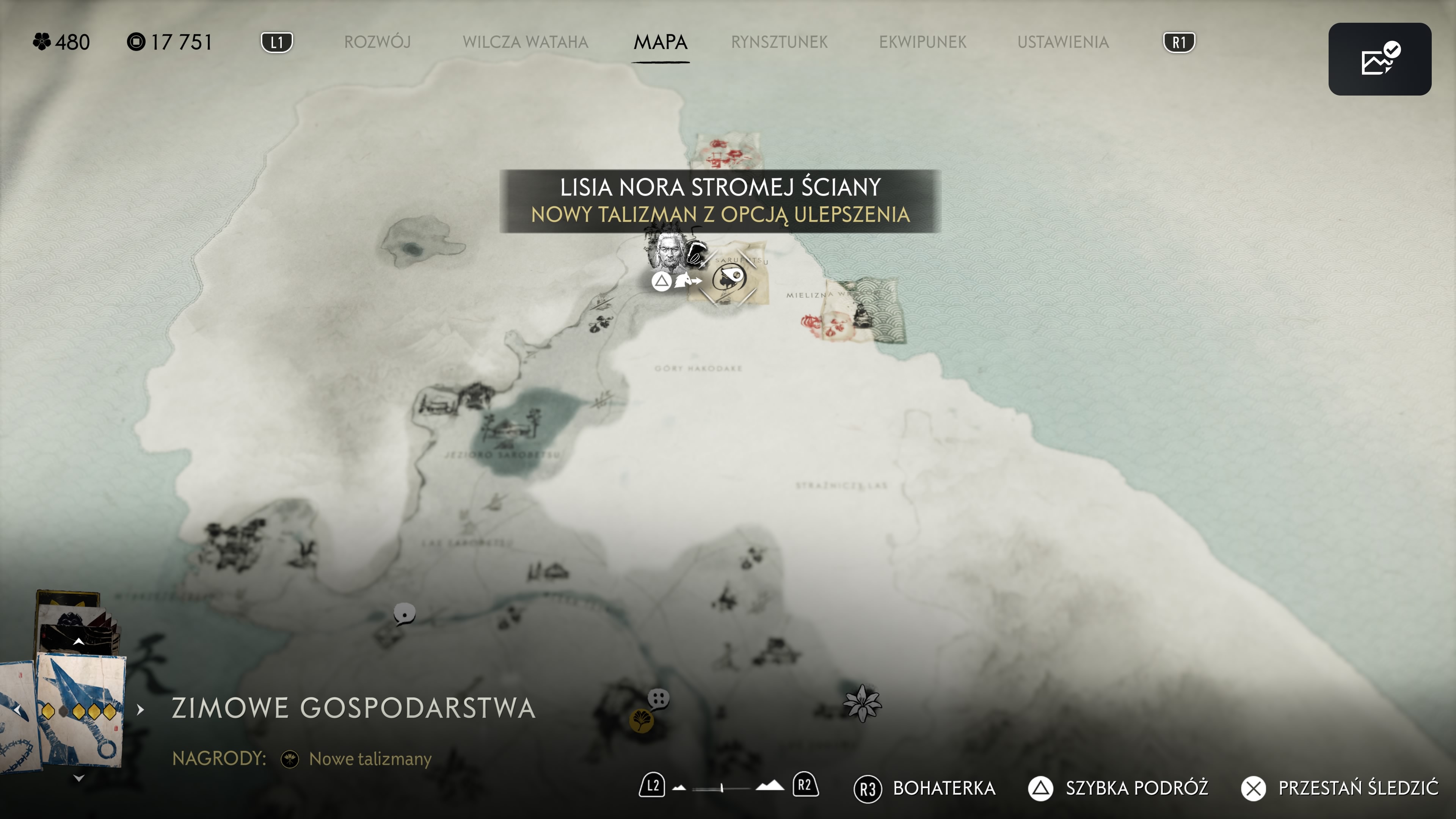
Task: Move up the quest card stack
Action: click(x=78, y=642)
